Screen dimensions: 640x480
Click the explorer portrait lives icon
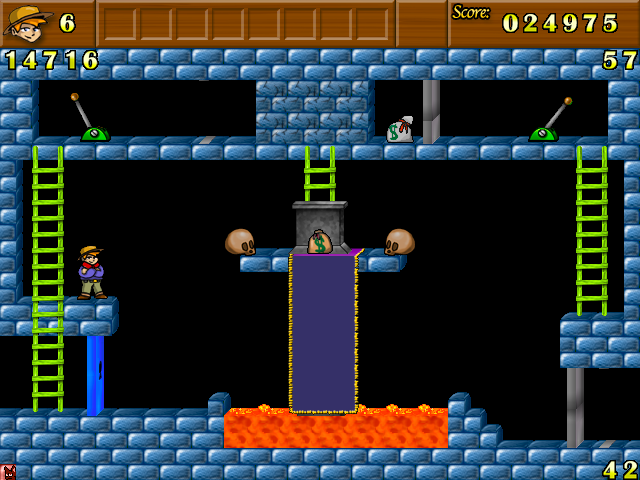coord(27,22)
